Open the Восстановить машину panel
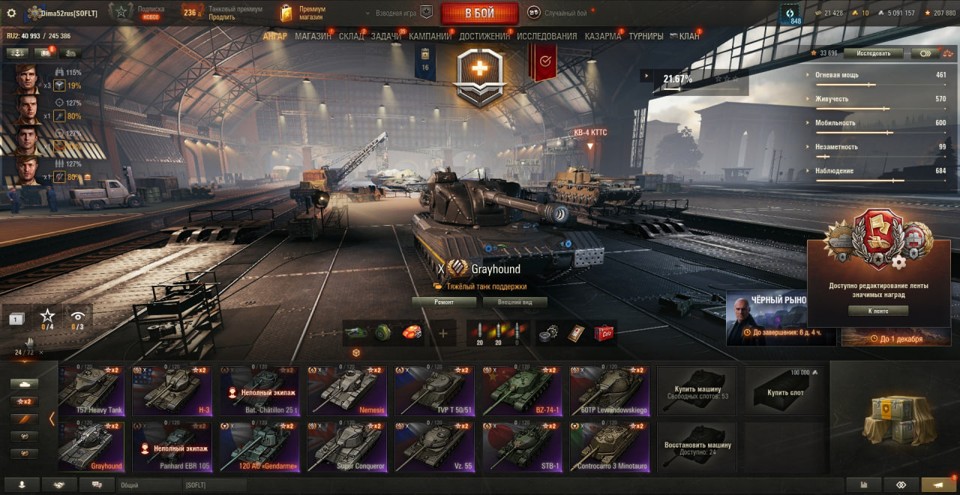This screenshot has width=960, height=495. coord(696,445)
